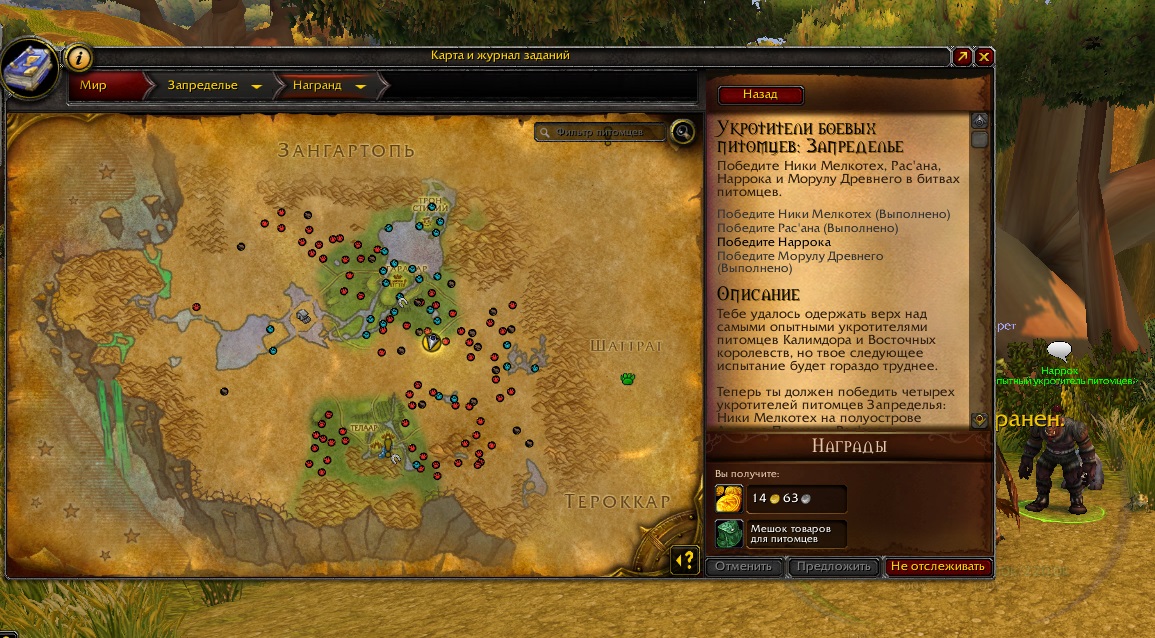Open the map tracking magnifier button
Image resolution: width=1155 pixels, height=638 pixels.
[682, 131]
